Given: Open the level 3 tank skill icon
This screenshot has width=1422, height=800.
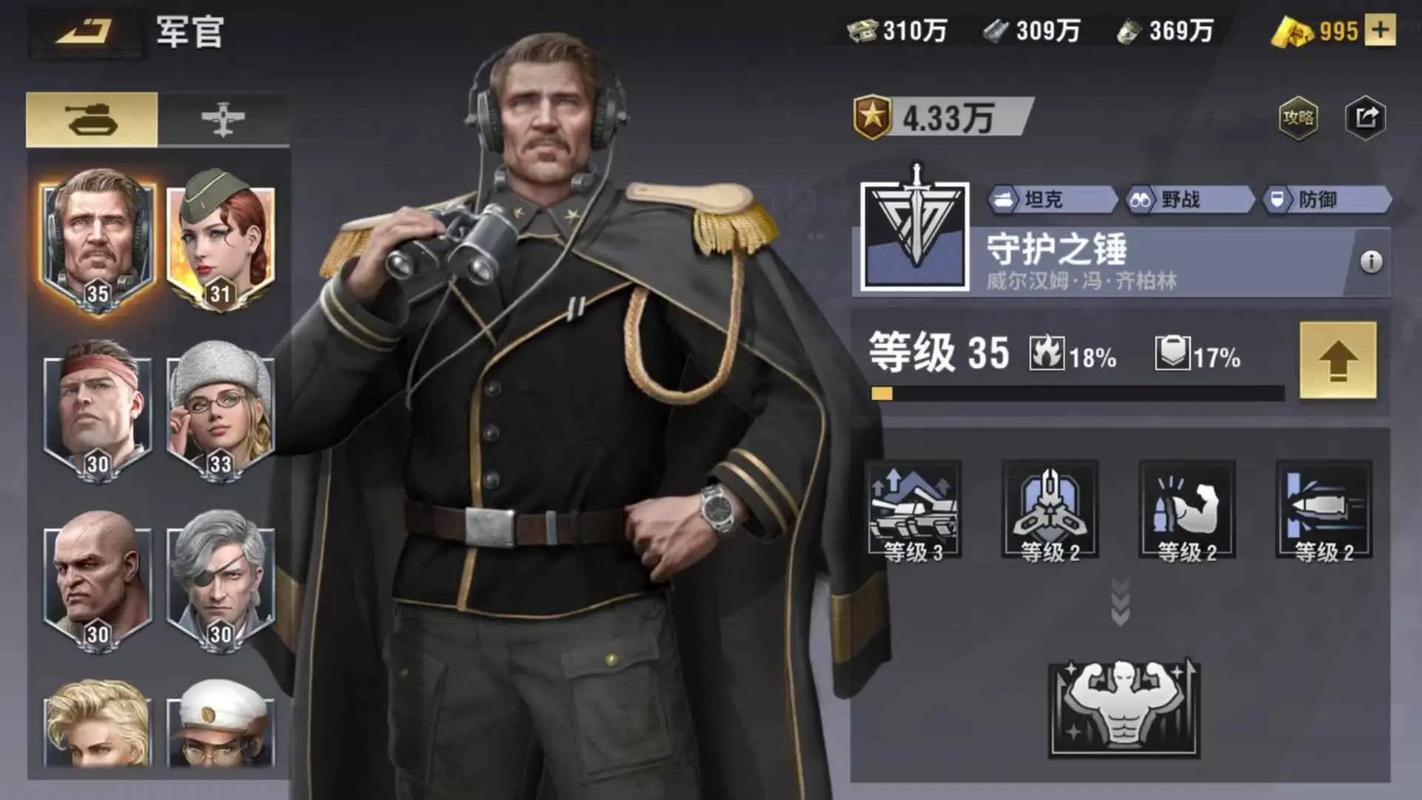Looking at the screenshot, I should coord(913,510).
